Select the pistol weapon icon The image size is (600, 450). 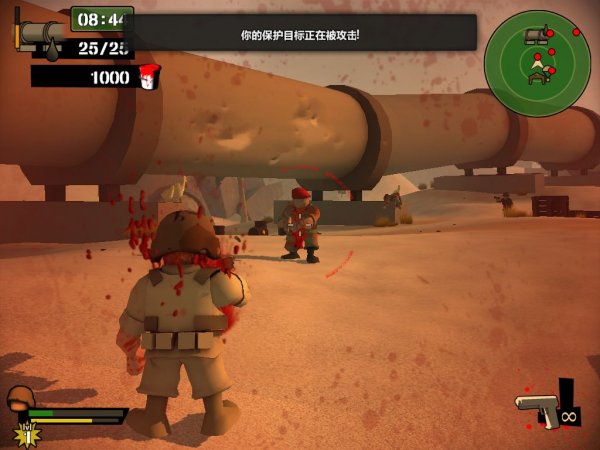click(537, 407)
